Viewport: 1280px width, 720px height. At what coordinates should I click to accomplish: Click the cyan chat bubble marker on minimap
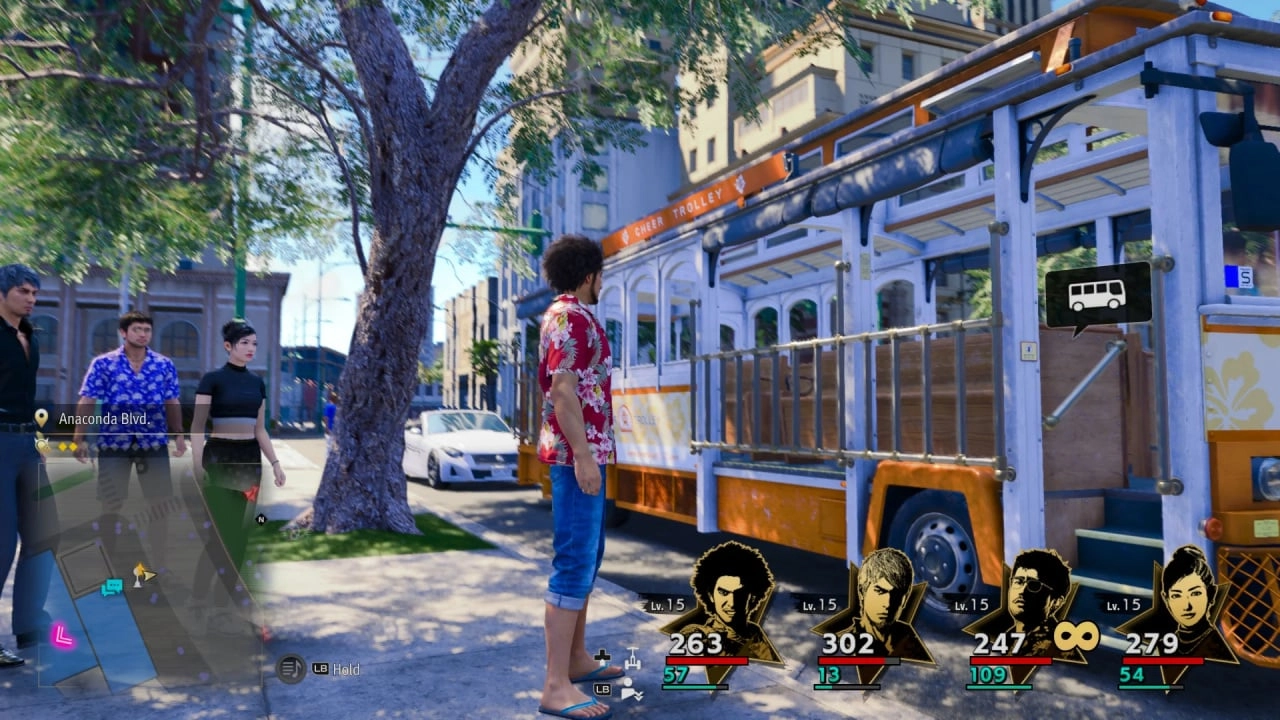pos(112,587)
